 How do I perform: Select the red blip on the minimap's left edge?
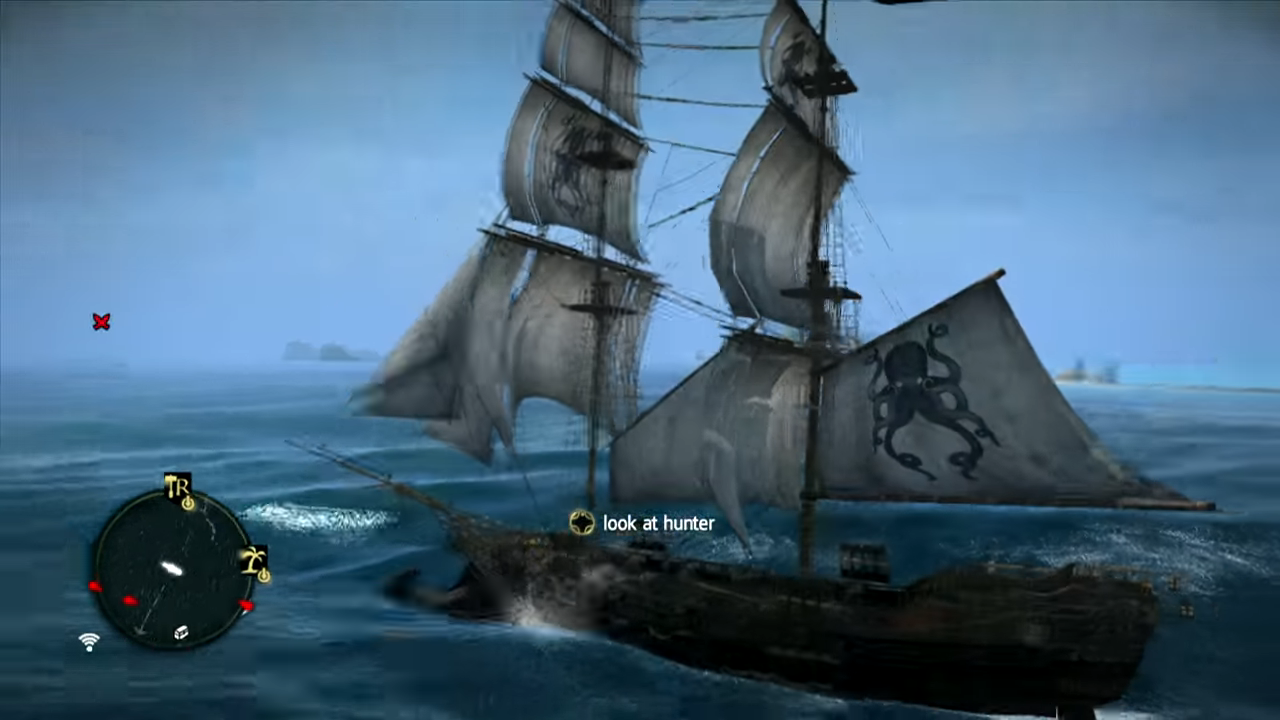[95, 584]
